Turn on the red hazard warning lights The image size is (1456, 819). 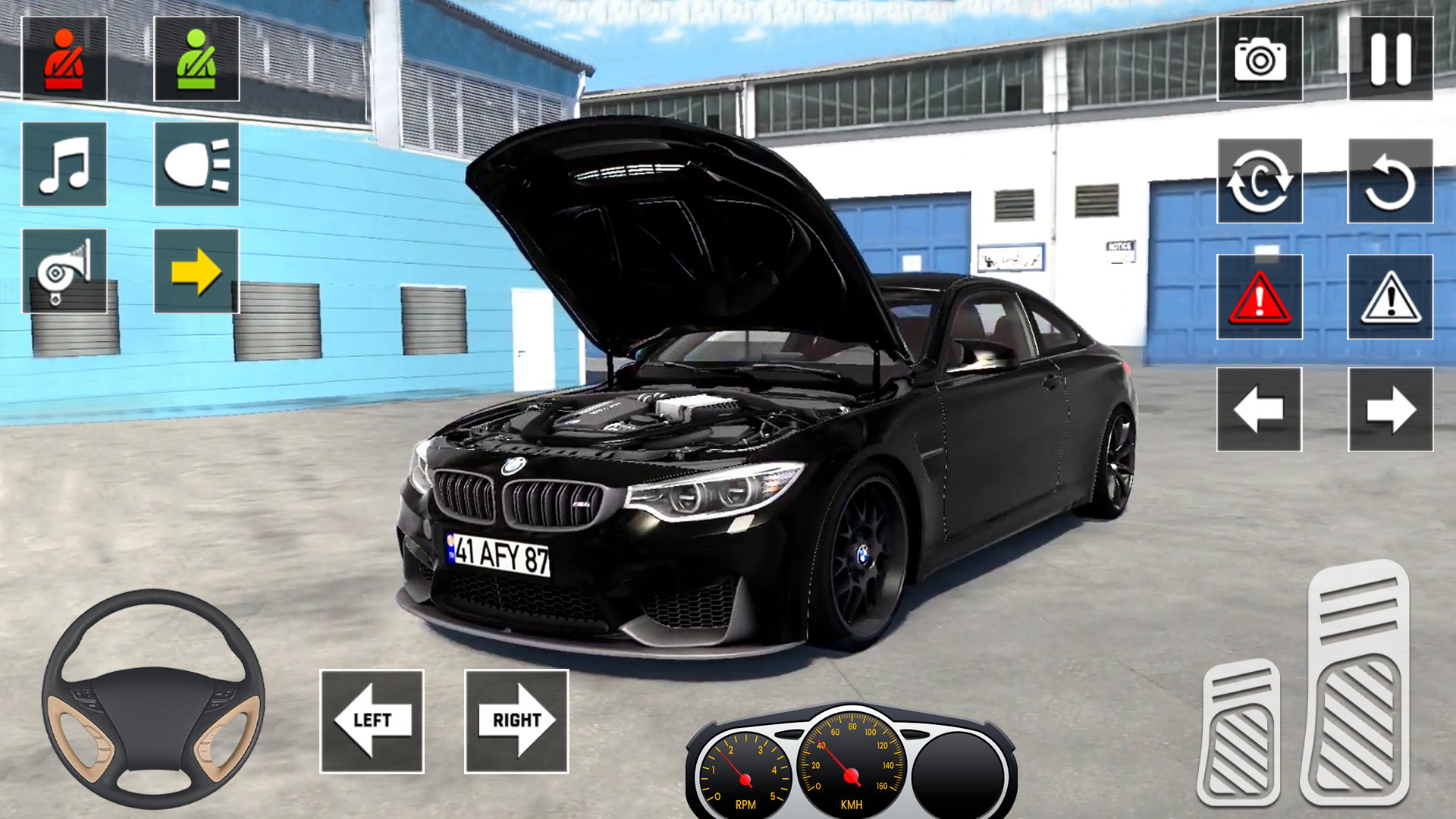[x=1260, y=297]
